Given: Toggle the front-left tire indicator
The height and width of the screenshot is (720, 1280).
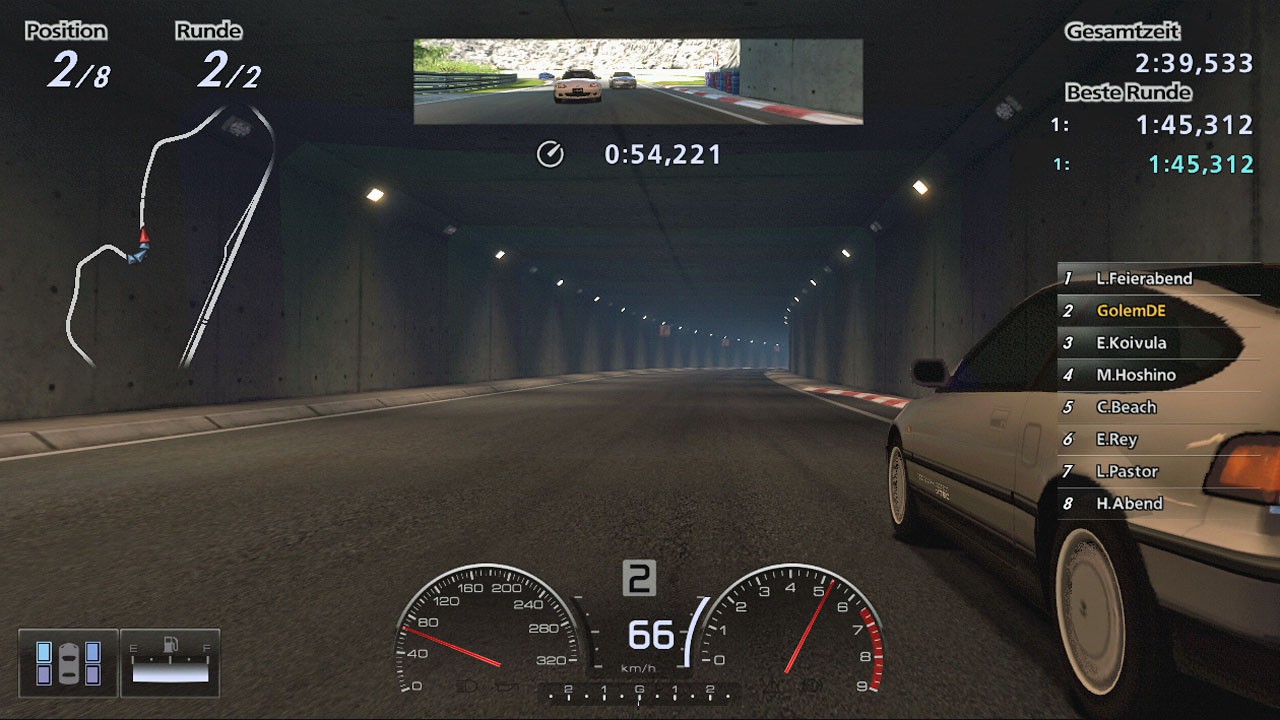Looking at the screenshot, I should [x=45, y=652].
